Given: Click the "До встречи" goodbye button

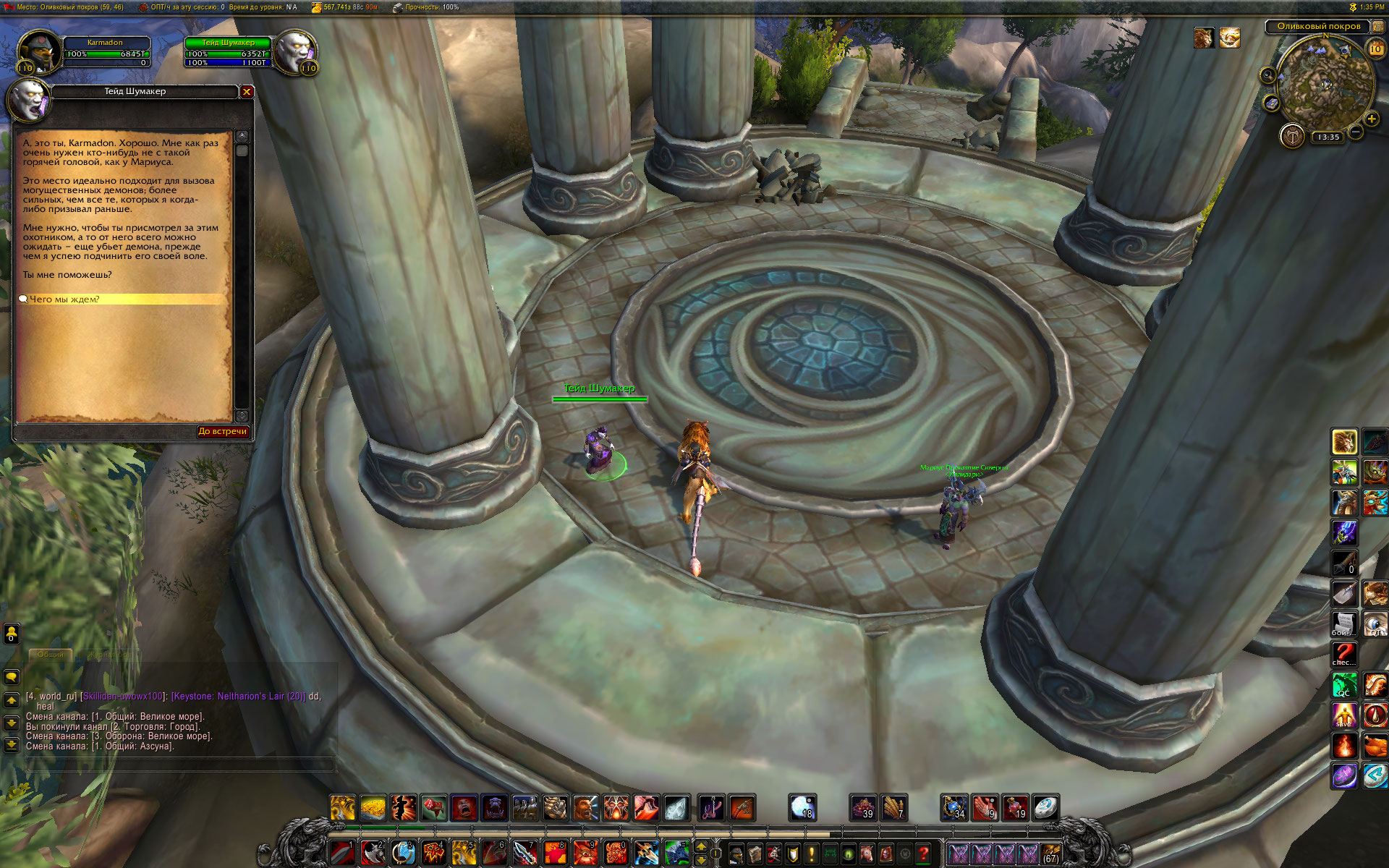Looking at the screenshot, I should tap(223, 432).
